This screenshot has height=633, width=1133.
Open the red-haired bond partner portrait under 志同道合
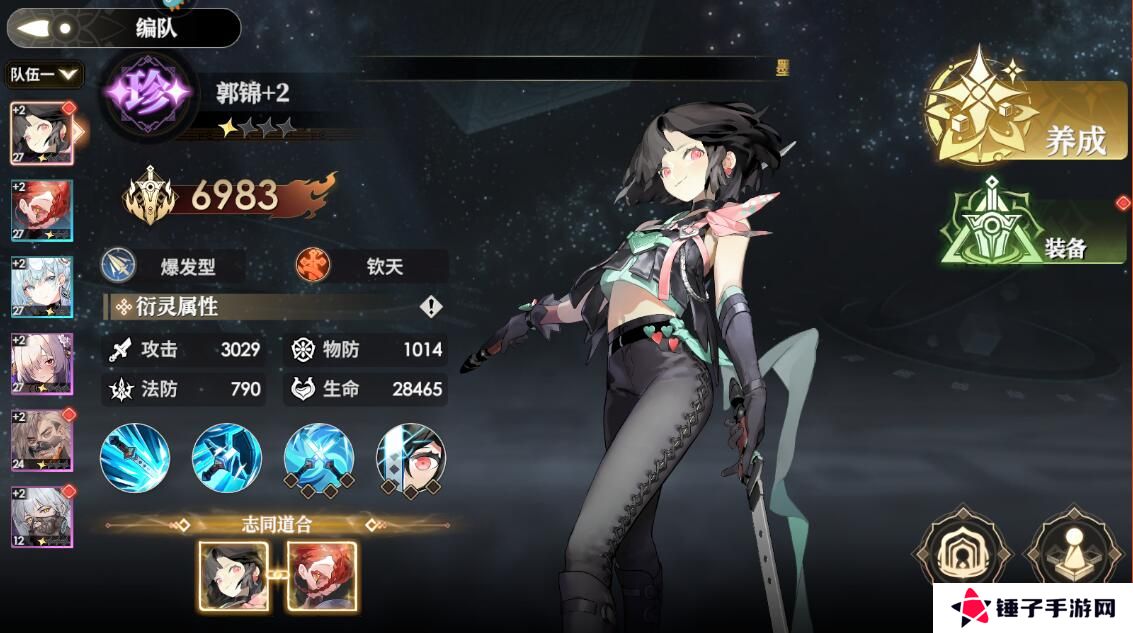[322, 576]
